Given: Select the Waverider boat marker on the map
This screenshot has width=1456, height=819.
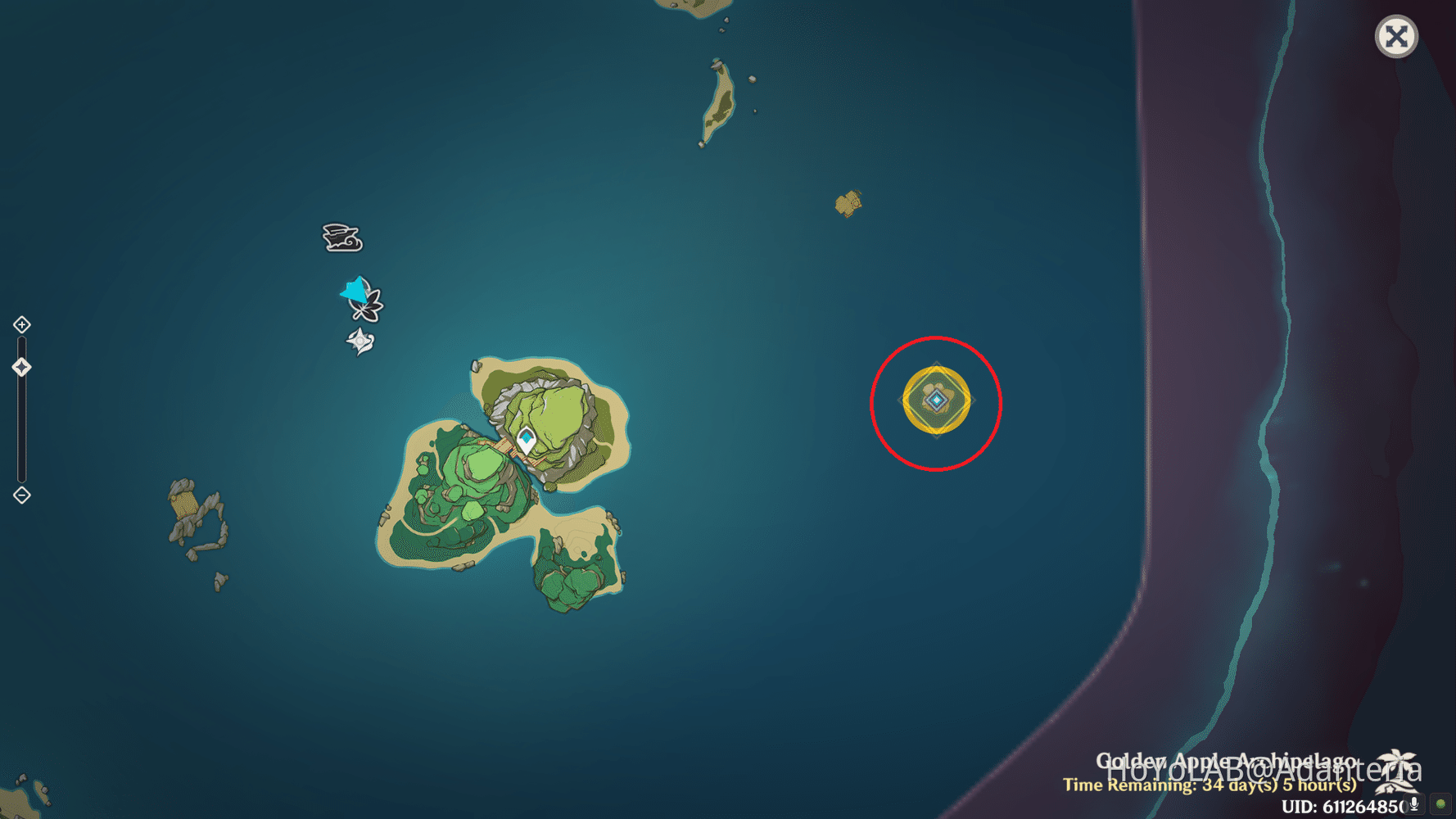Looking at the screenshot, I should tap(341, 238).
